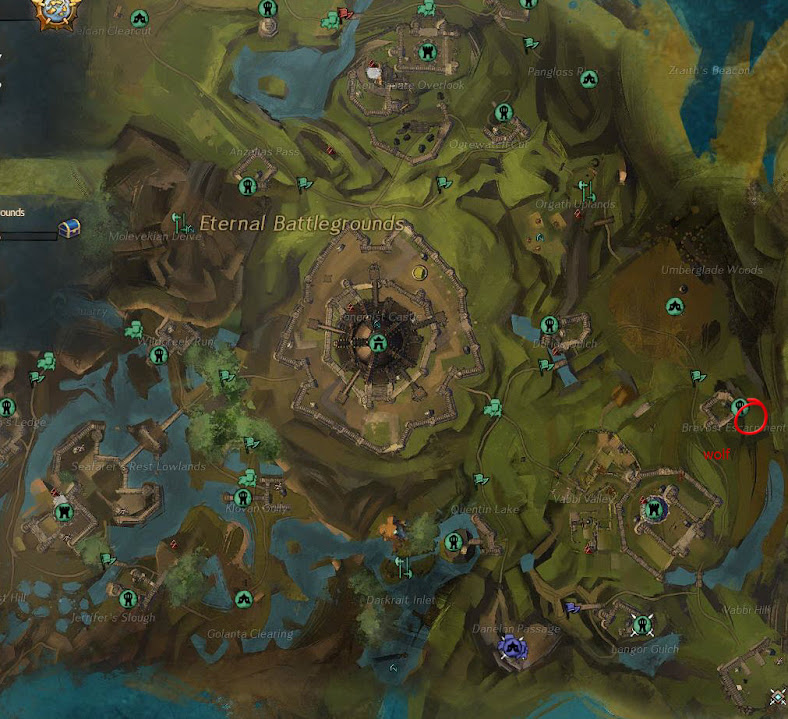The height and width of the screenshot is (719, 788).
Task: Select the Orgath Uplands crossed-axes marker
Action: [x=586, y=190]
